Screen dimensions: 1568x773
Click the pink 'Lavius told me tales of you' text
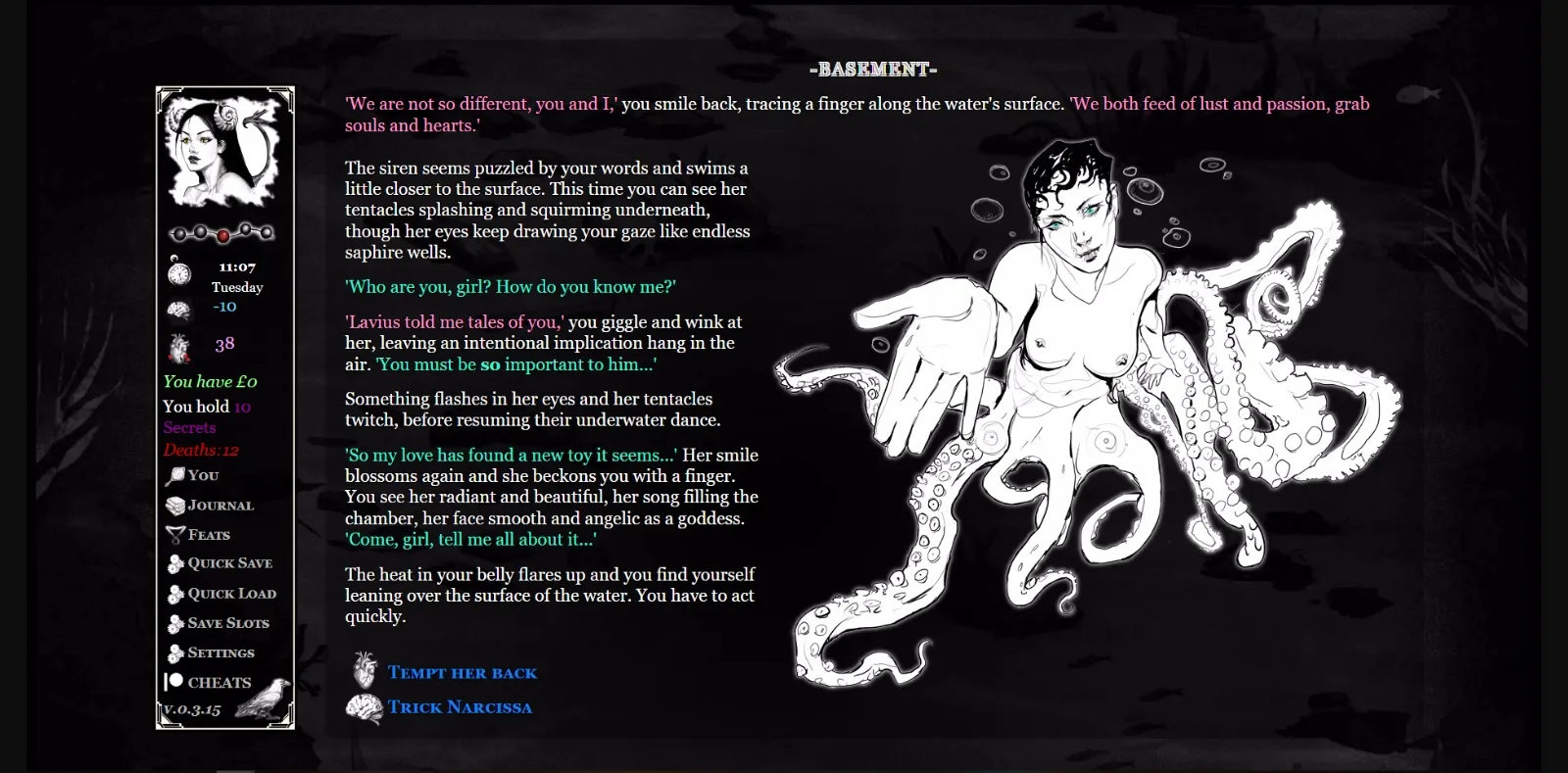tap(452, 321)
